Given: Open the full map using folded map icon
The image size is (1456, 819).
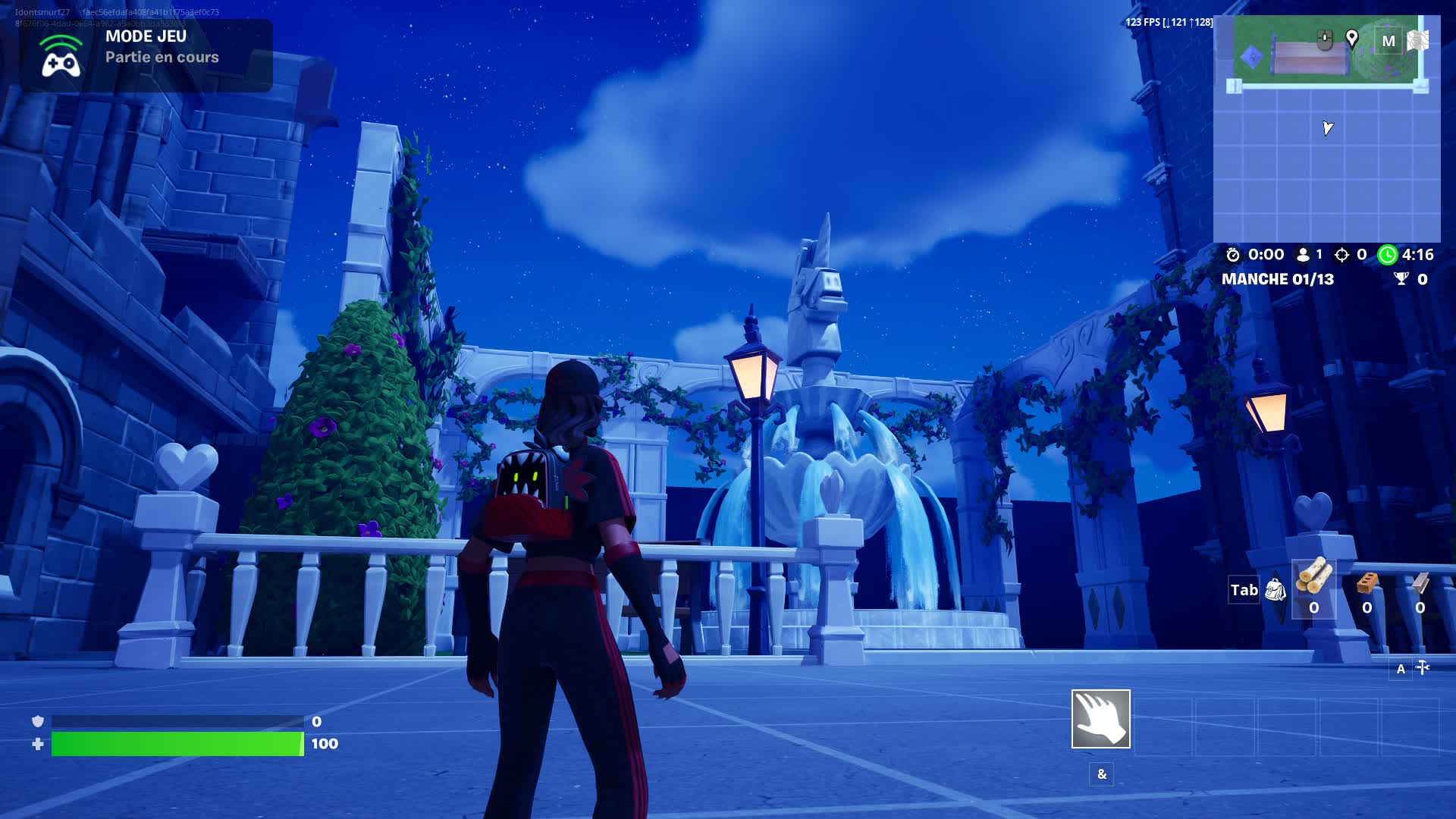Looking at the screenshot, I should coord(1418,40).
